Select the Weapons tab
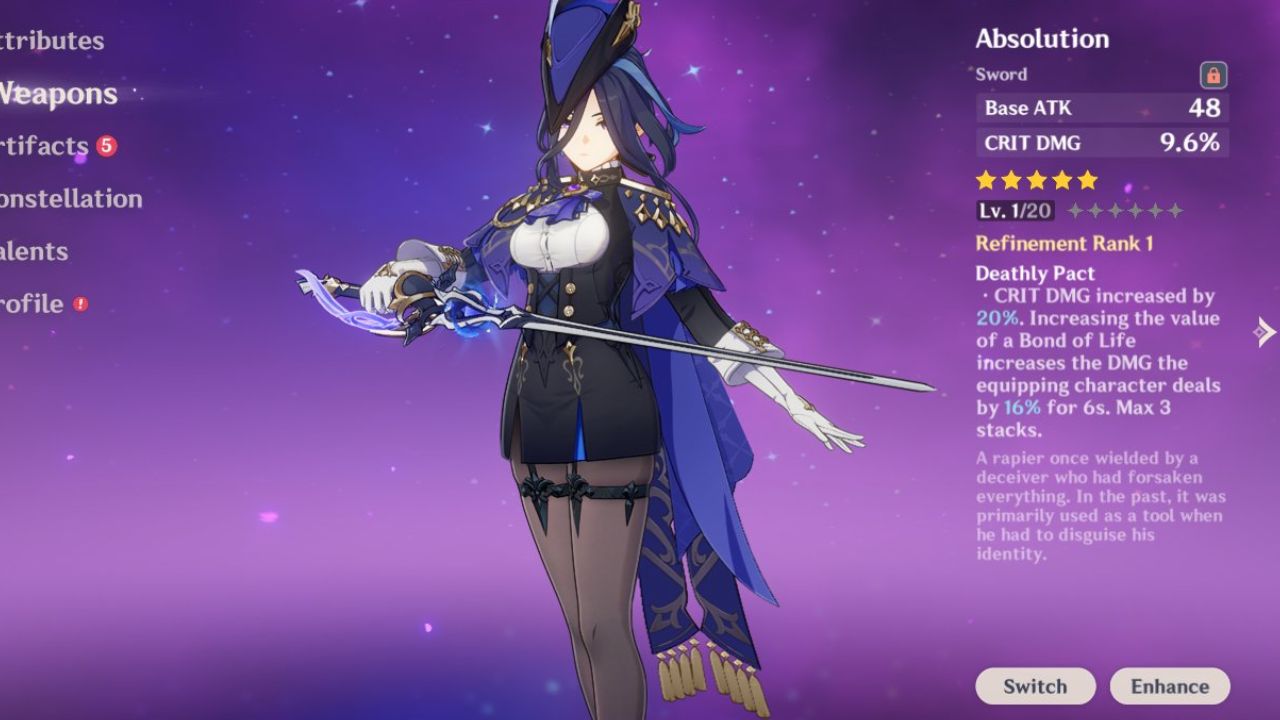Image resolution: width=1280 pixels, height=720 pixels. (x=59, y=94)
